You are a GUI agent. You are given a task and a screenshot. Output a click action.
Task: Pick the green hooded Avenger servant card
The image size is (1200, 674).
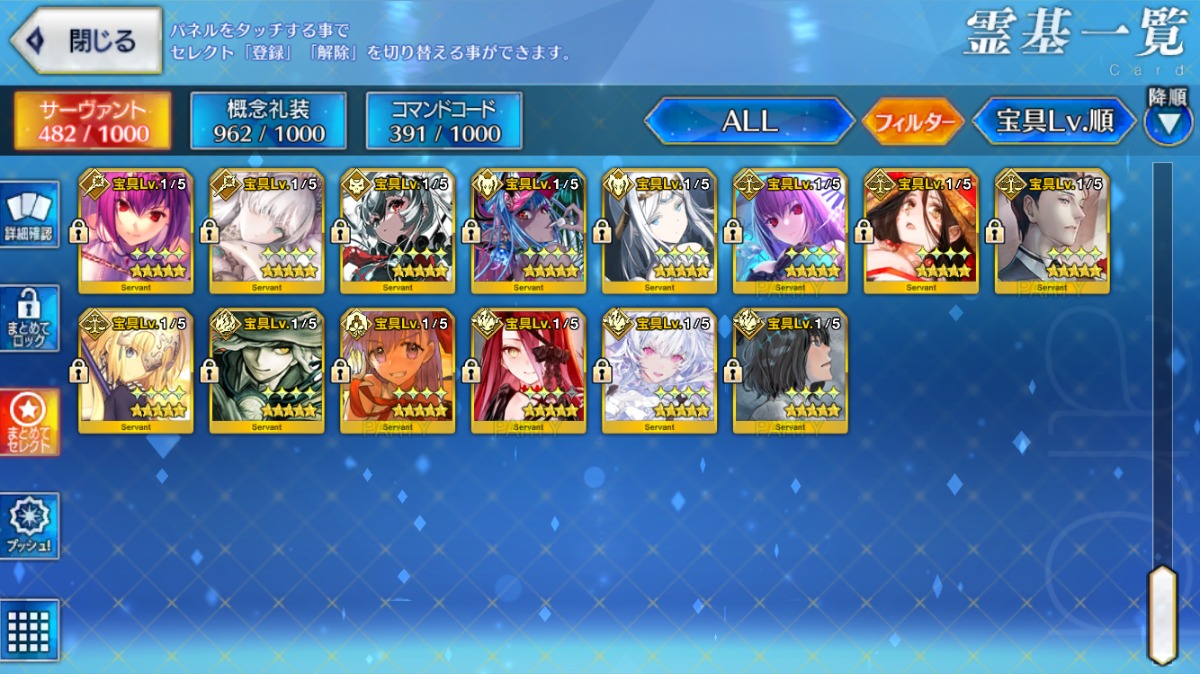[x=267, y=371]
